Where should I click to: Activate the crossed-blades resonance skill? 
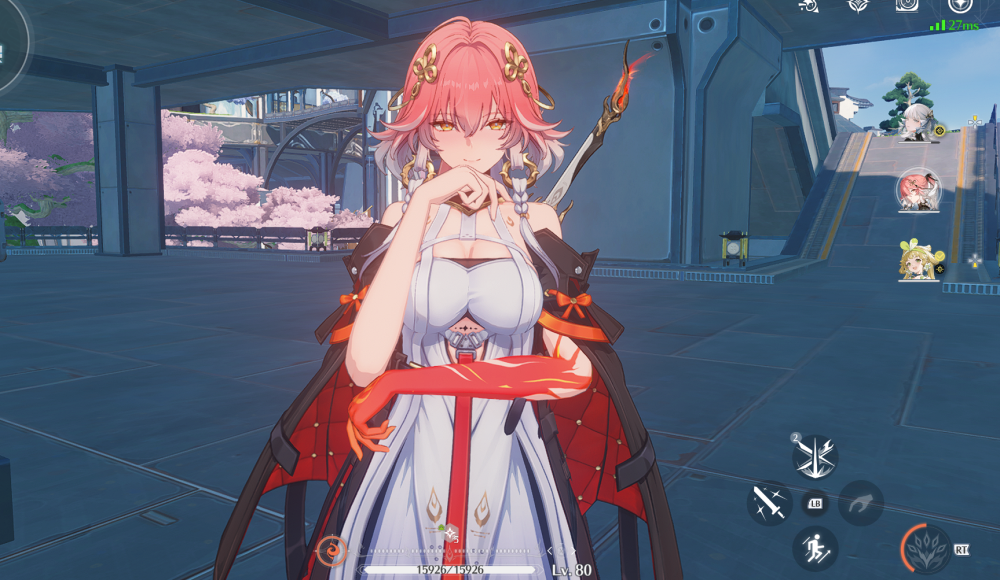click(815, 457)
